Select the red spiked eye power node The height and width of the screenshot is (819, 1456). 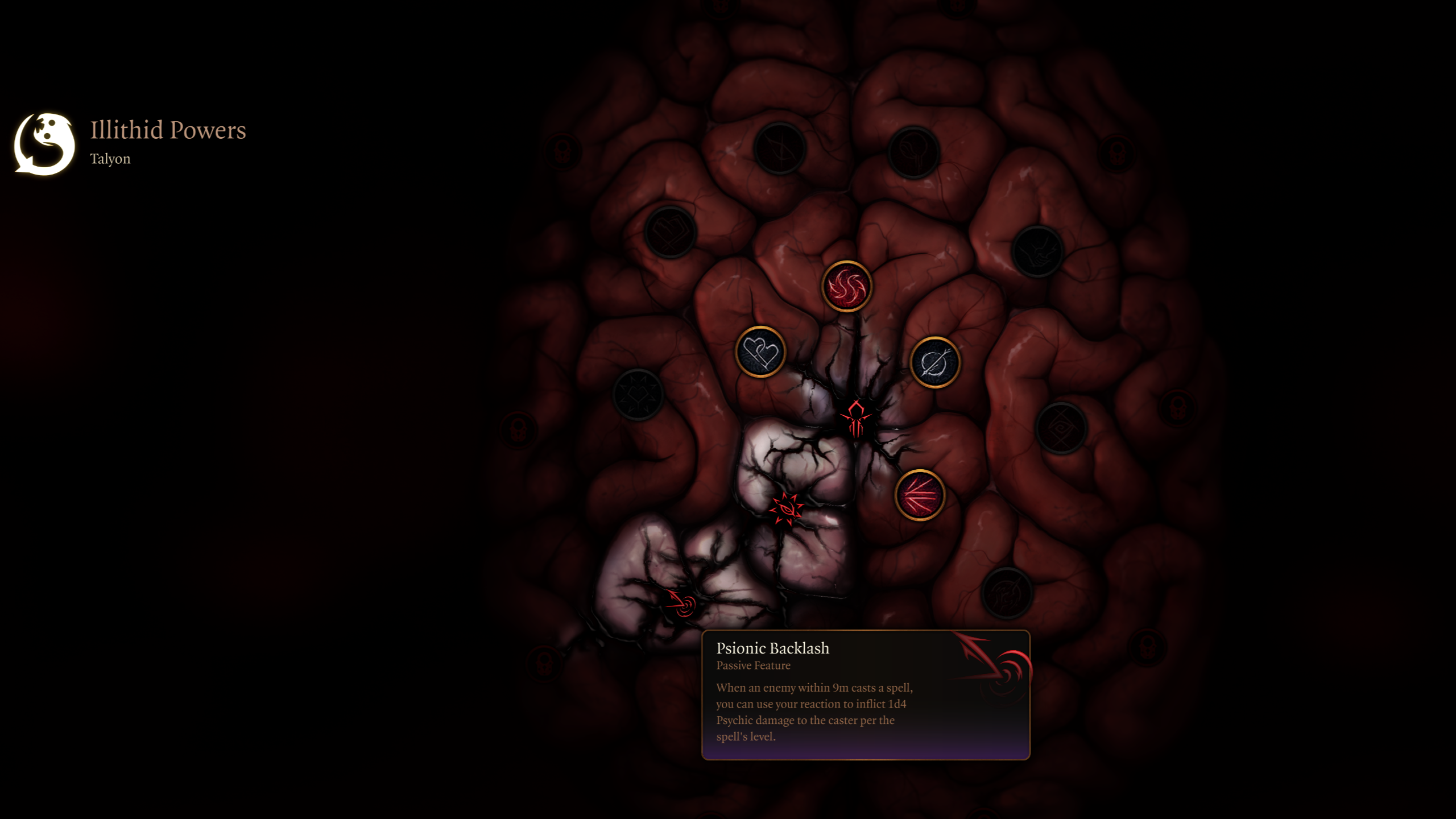tap(787, 508)
